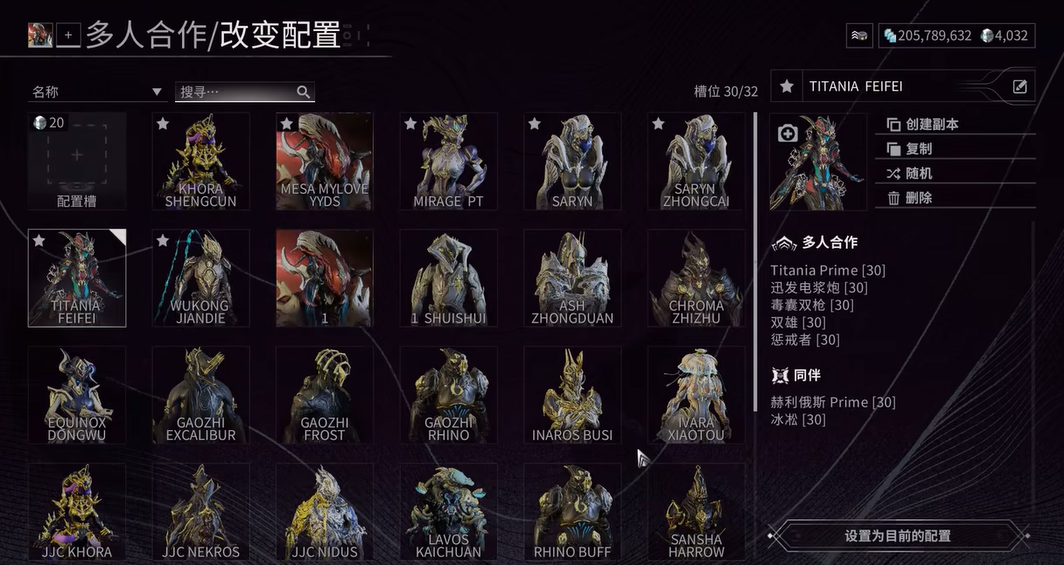Pick the Wukong Jiandie loadout
Image resolution: width=1064 pixels, height=565 pixels.
tap(201, 278)
